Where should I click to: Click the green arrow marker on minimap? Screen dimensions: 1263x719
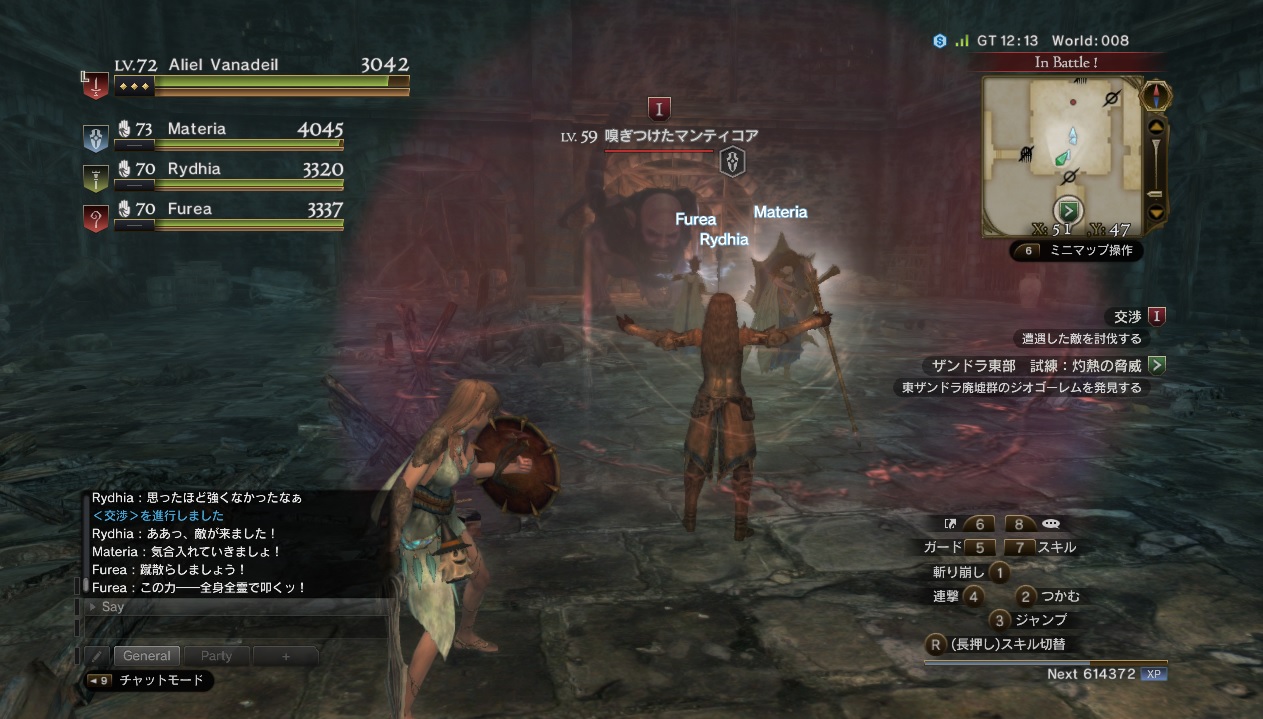(1069, 211)
